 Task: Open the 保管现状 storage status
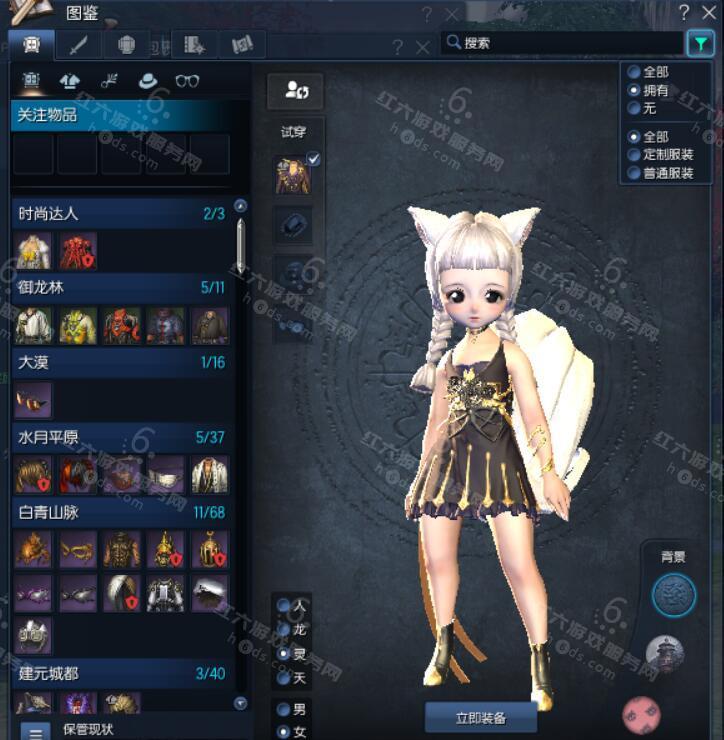coord(36,731)
